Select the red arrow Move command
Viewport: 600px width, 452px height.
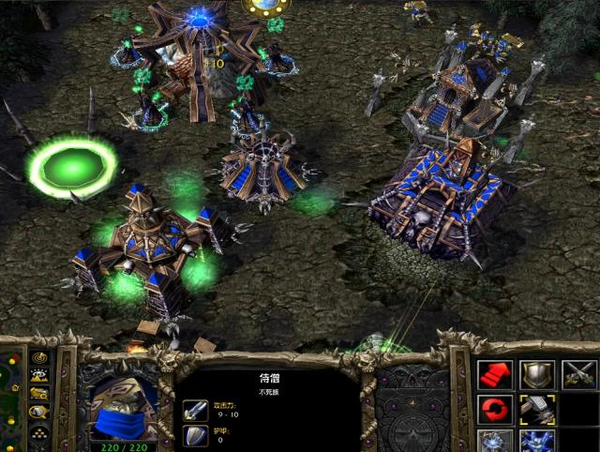494,374
